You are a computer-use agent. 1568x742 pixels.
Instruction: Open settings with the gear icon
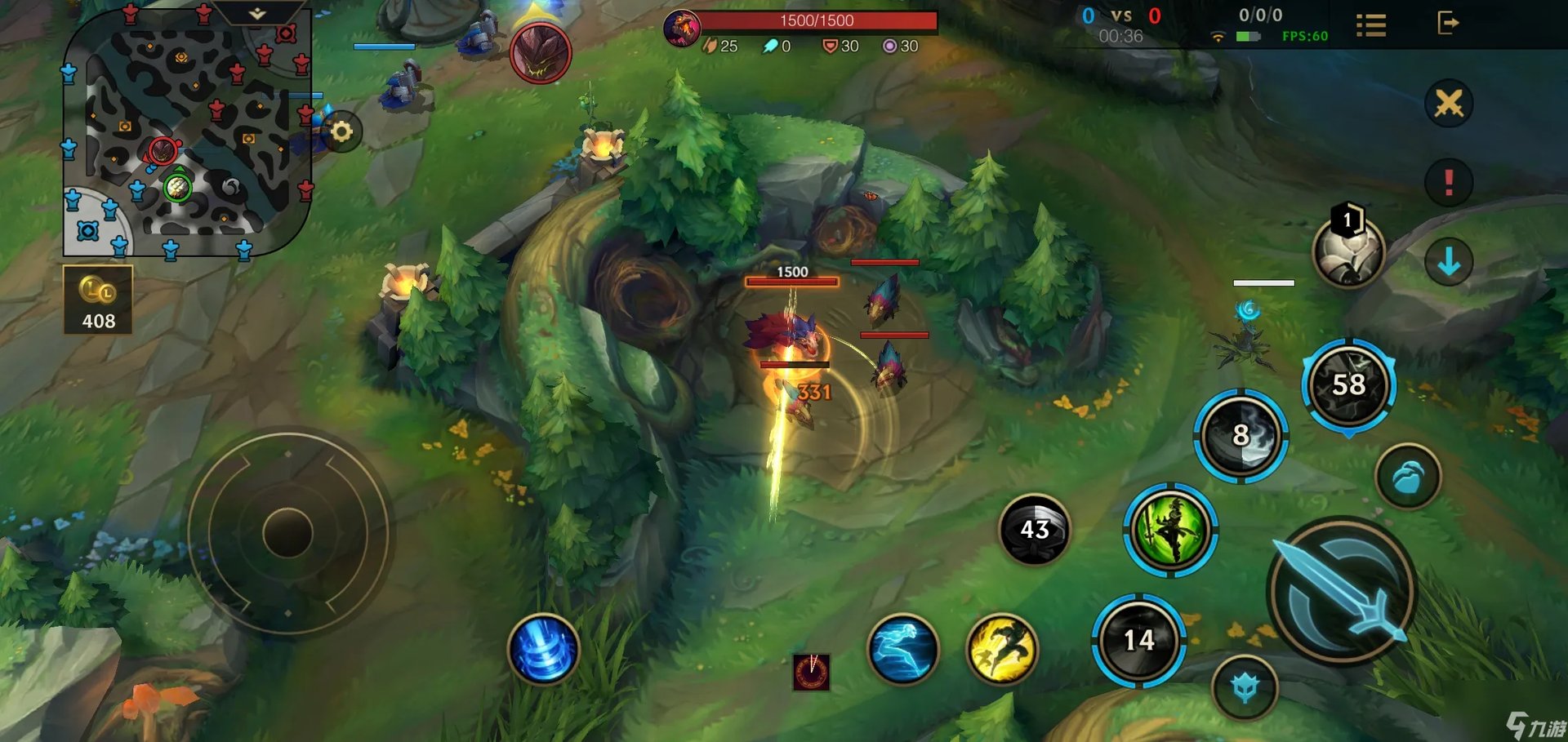[341, 131]
